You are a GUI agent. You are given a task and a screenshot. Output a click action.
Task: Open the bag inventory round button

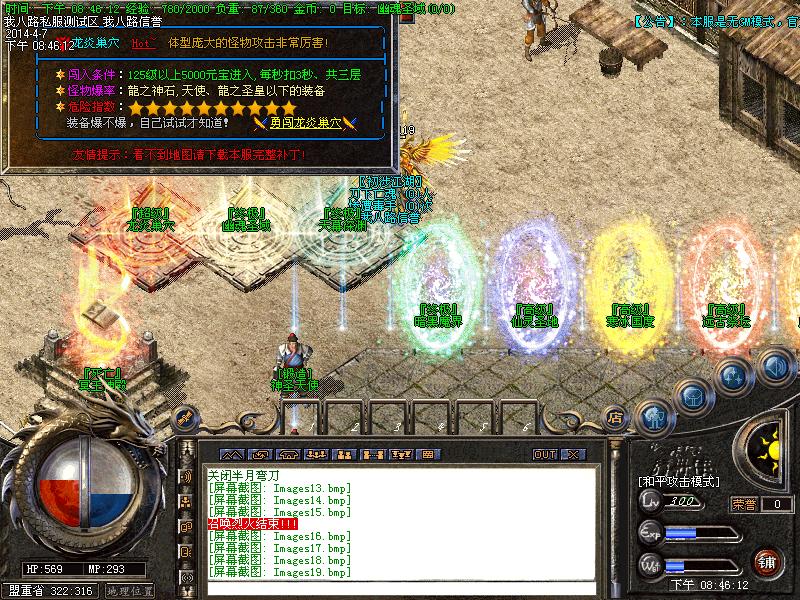[x=692, y=396]
